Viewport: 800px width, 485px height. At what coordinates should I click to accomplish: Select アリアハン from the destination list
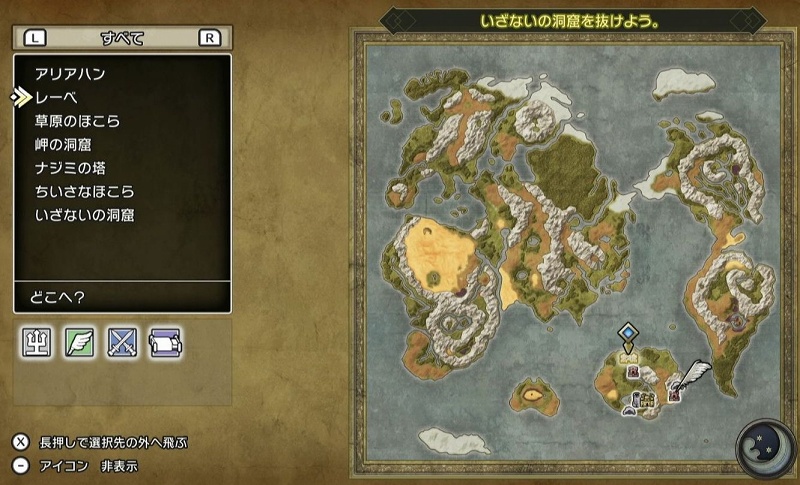point(70,74)
